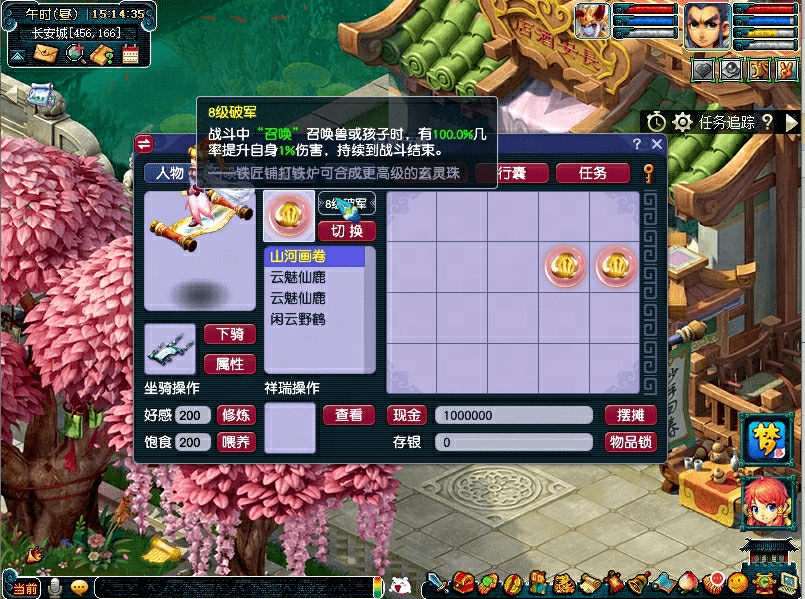Switch to the 人物 tab
This screenshot has height=599, width=805.
click(169, 173)
